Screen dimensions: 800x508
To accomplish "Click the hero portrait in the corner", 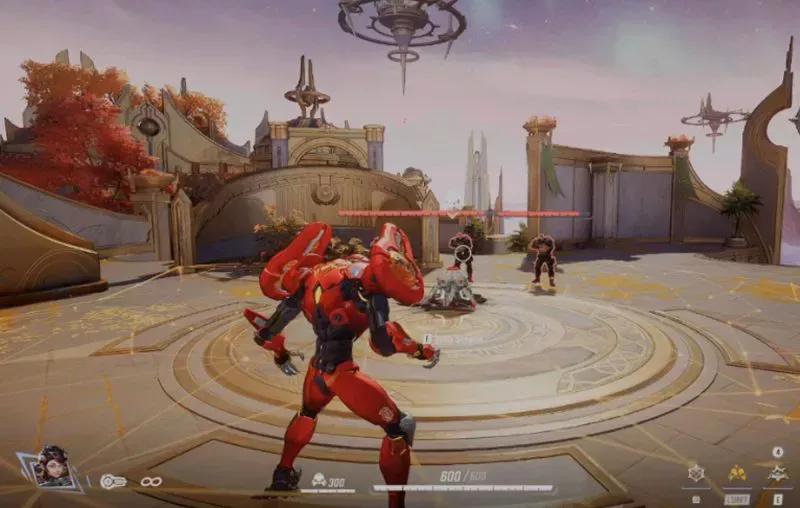I will [x=52, y=469].
